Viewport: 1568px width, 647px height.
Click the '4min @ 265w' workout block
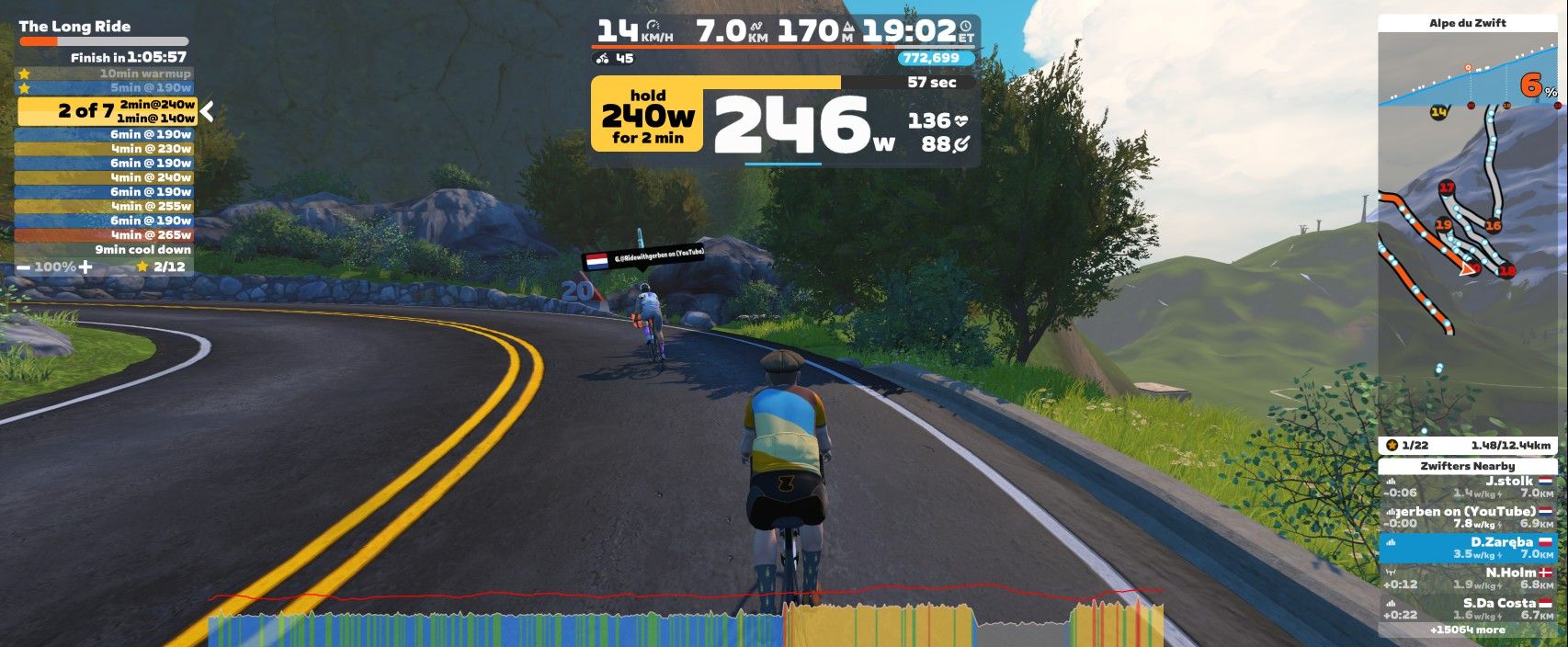tap(104, 235)
